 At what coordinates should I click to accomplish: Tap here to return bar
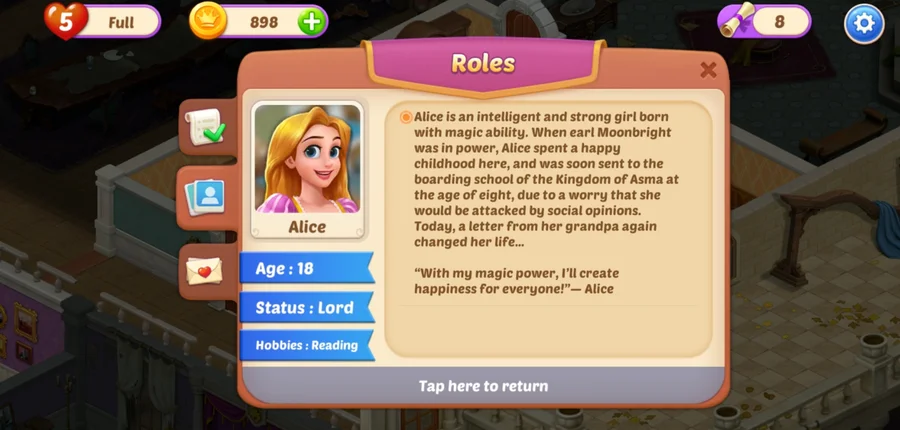pyautogui.click(x=483, y=386)
